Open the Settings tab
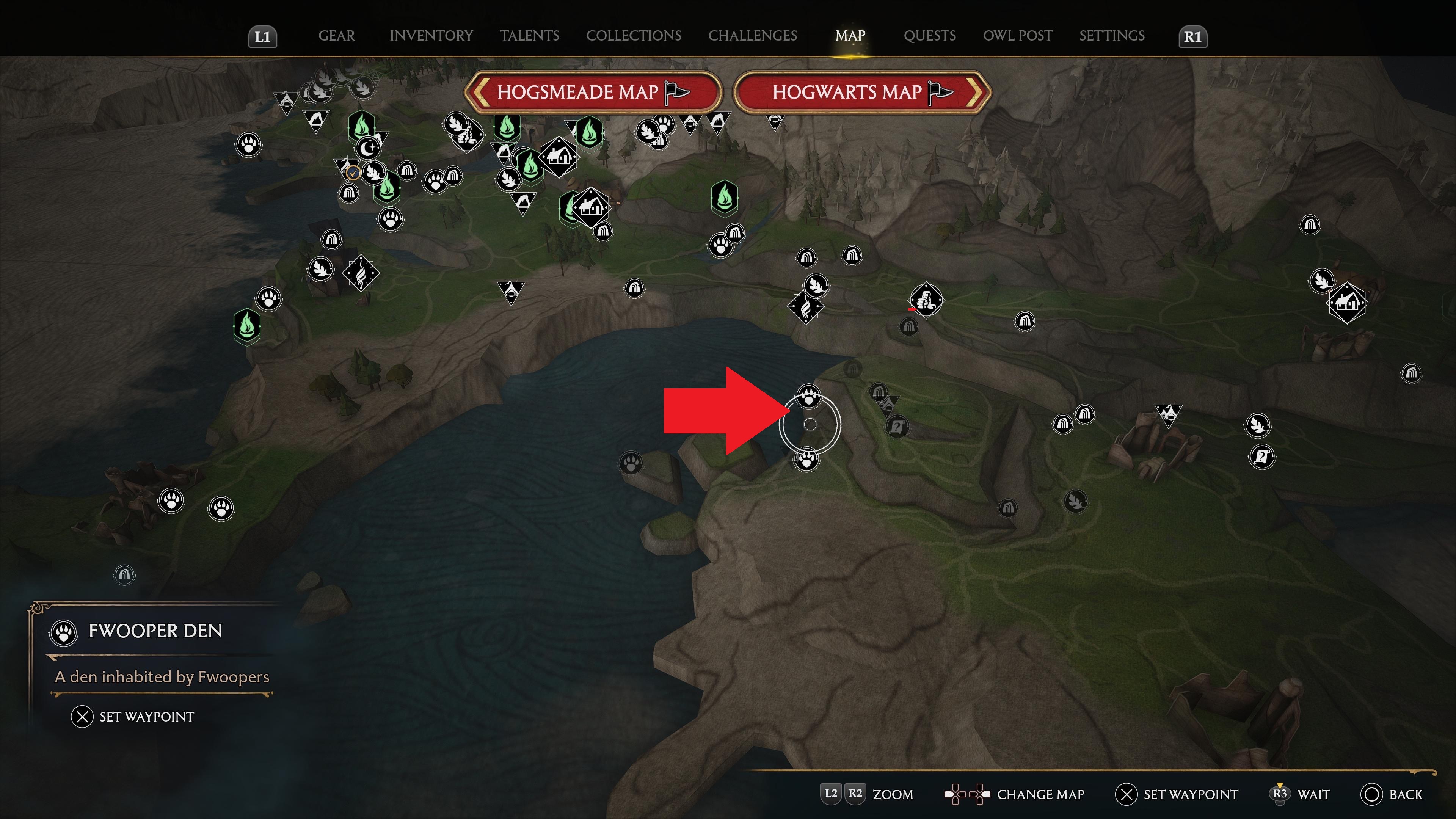 click(1111, 36)
